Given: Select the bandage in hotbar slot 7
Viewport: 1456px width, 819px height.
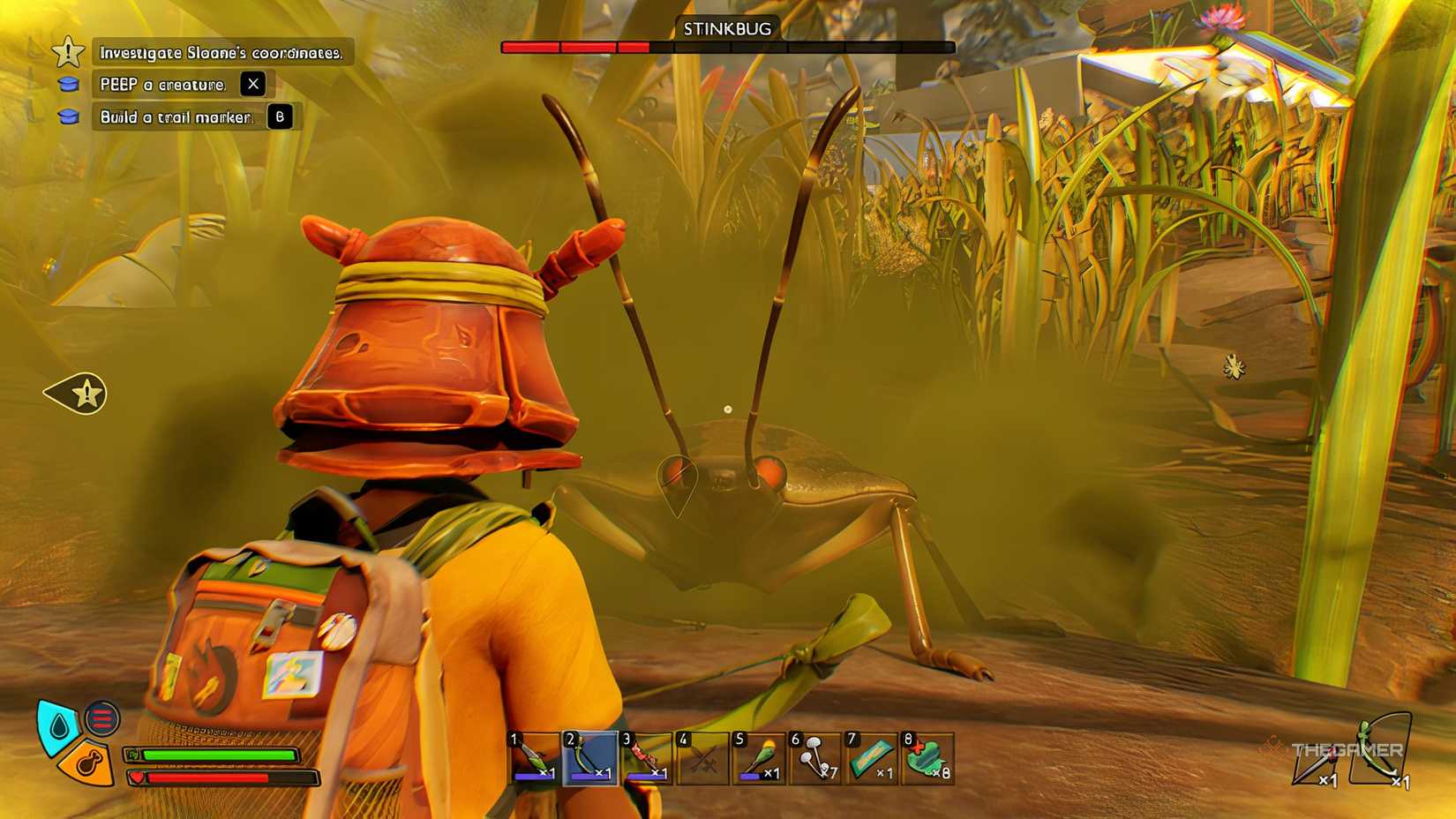Looking at the screenshot, I should click(x=870, y=759).
